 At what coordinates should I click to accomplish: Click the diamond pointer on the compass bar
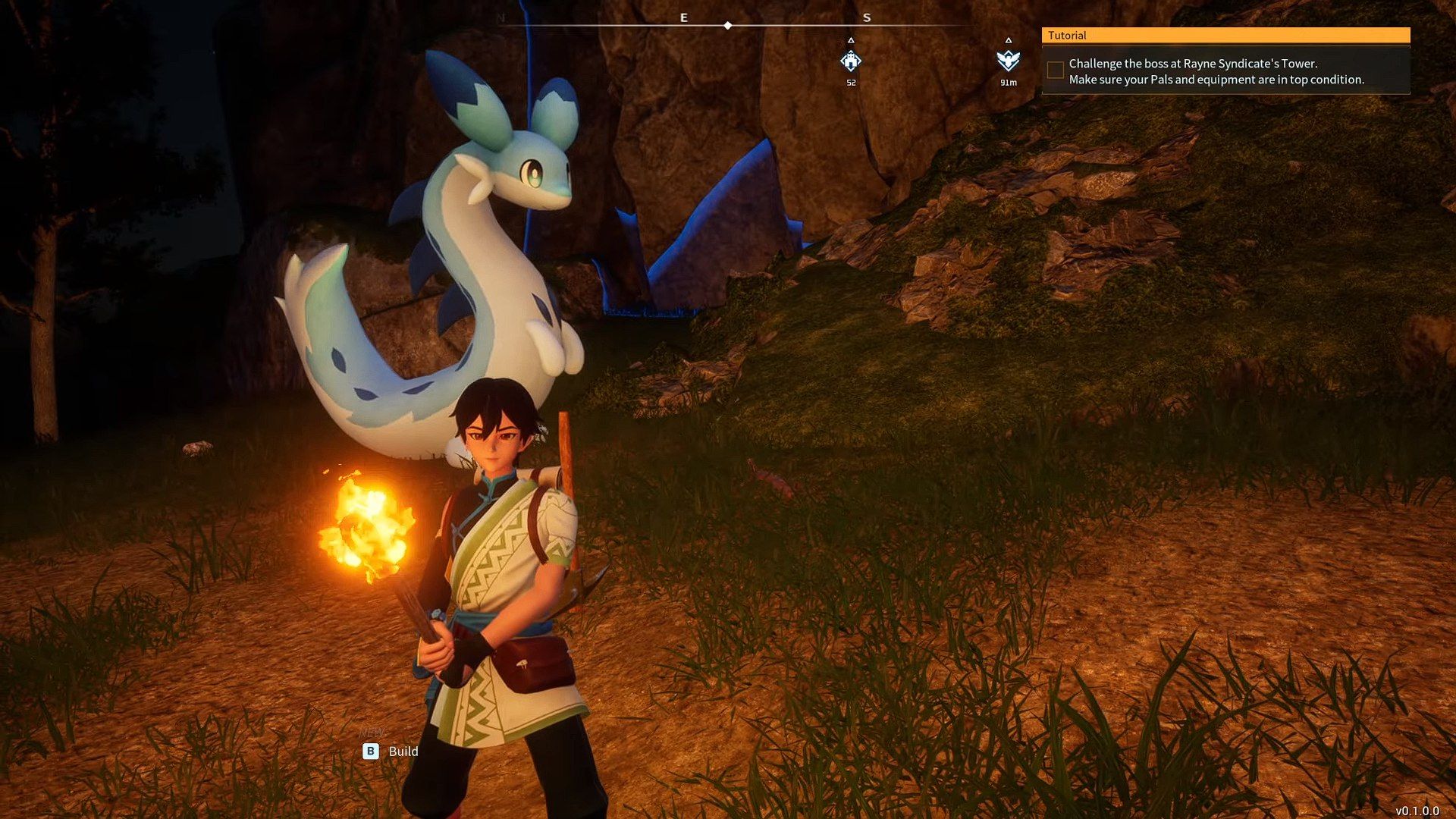coord(728,26)
